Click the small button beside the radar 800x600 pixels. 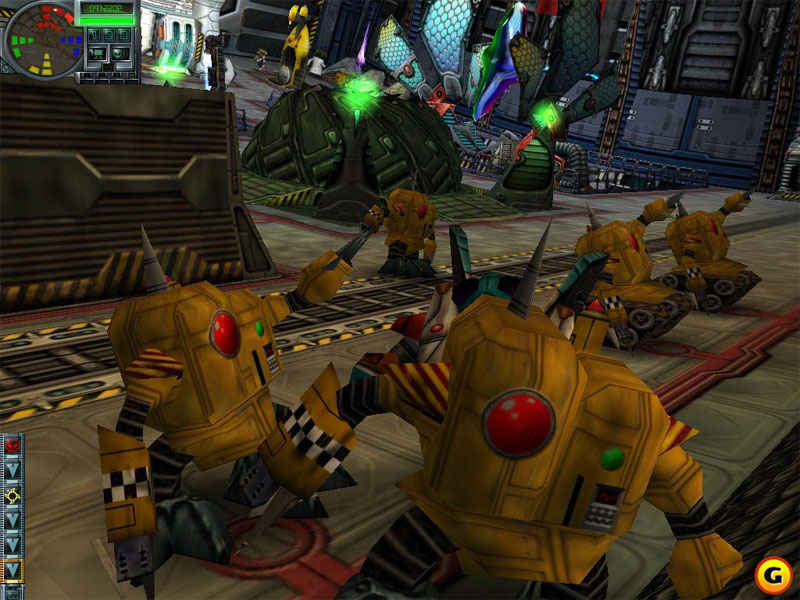tap(5, 68)
